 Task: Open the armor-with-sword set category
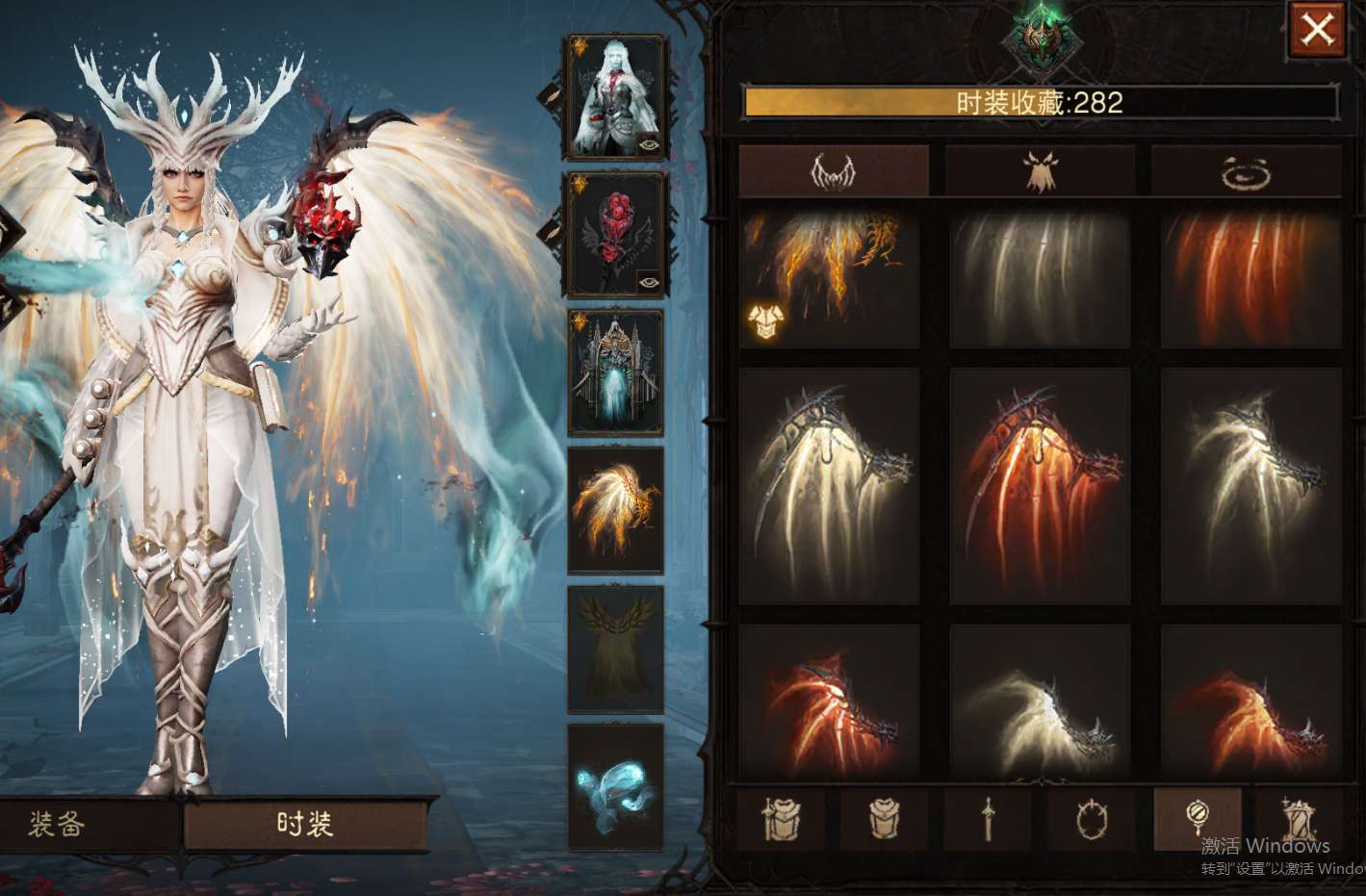pyautogui.click(x=781, y=820)
